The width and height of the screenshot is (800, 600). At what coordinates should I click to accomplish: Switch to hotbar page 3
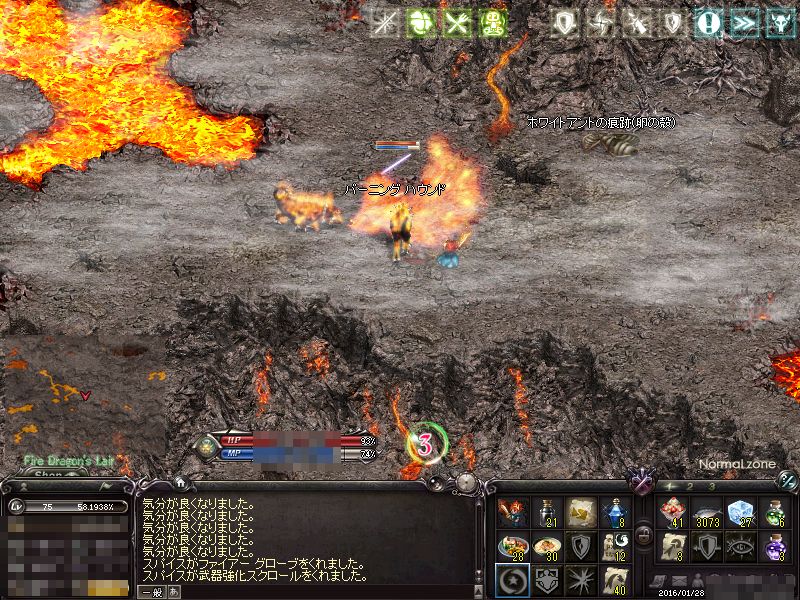click(711, 486)
